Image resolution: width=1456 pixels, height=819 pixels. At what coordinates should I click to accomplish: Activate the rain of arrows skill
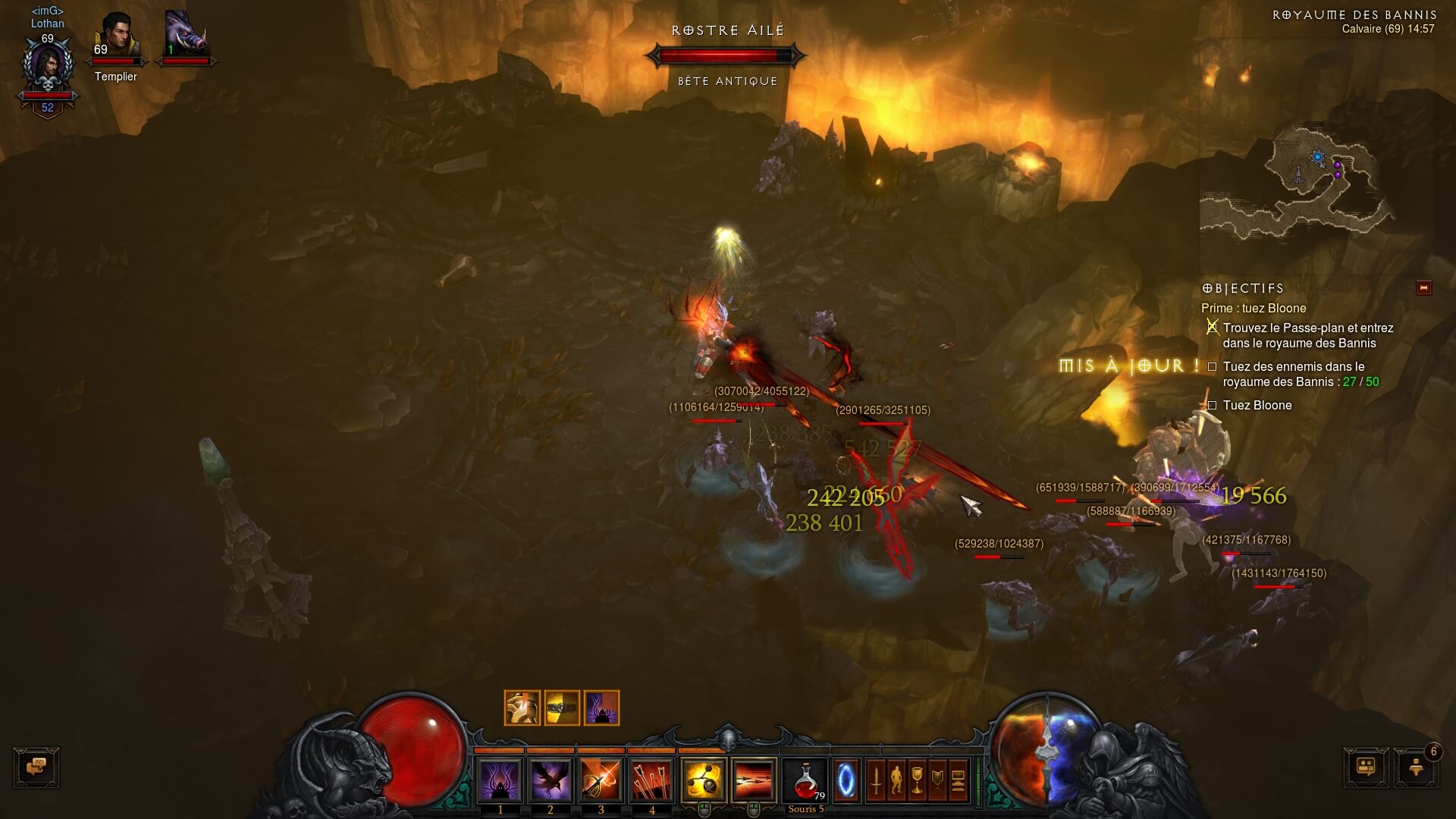(652, 780)
